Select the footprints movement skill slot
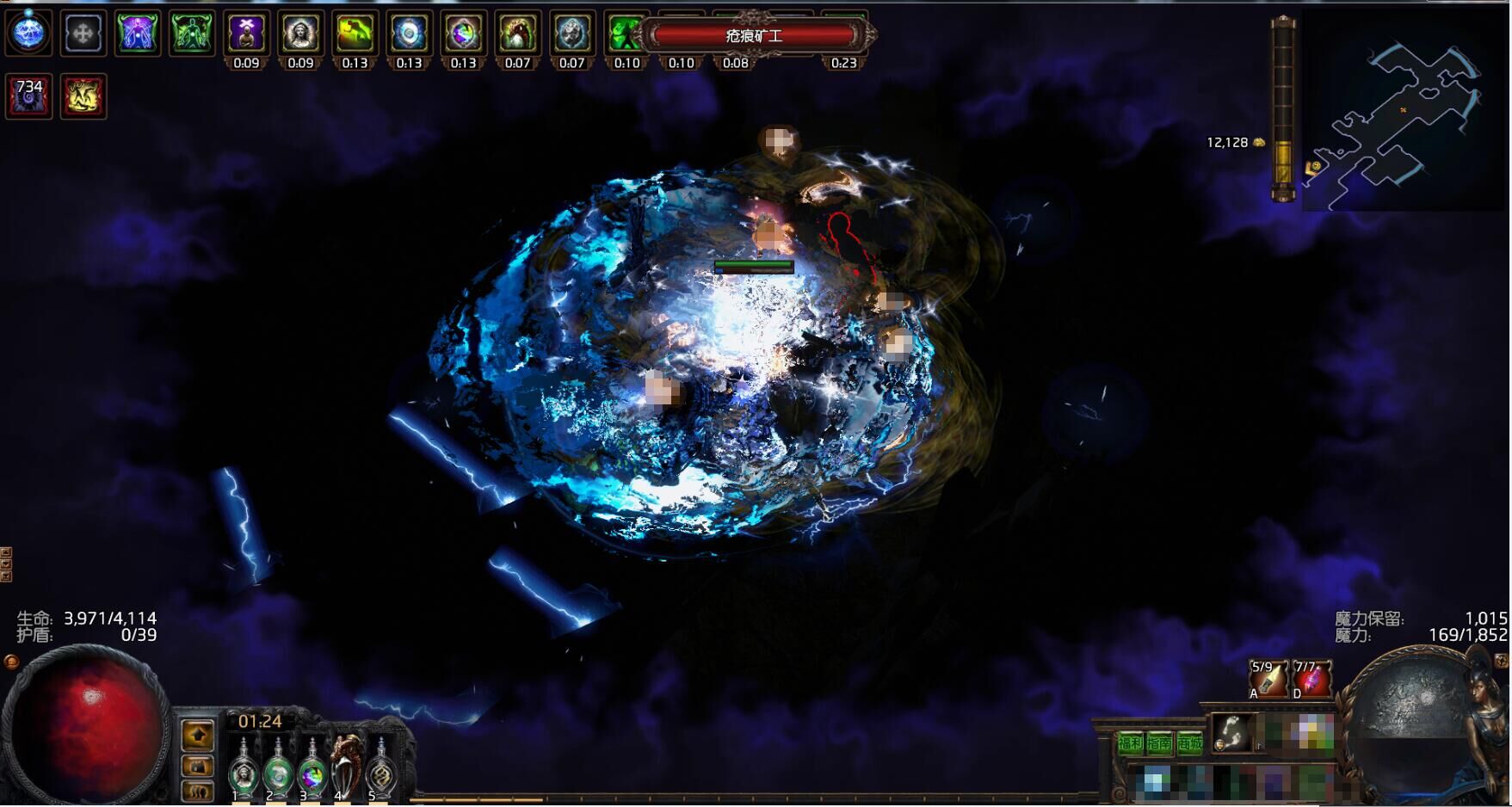 pyautogui.click(x=1232, y=733)
